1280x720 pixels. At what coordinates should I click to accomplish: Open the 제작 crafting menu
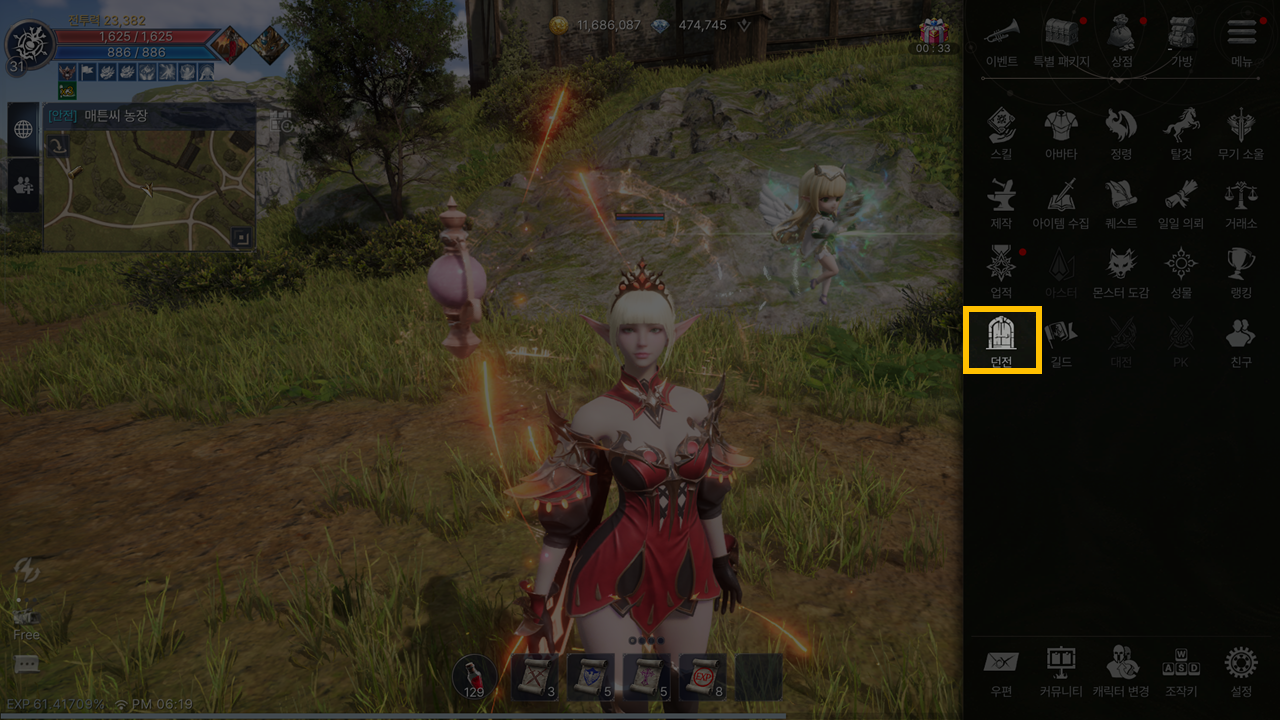click(1001, 203)
